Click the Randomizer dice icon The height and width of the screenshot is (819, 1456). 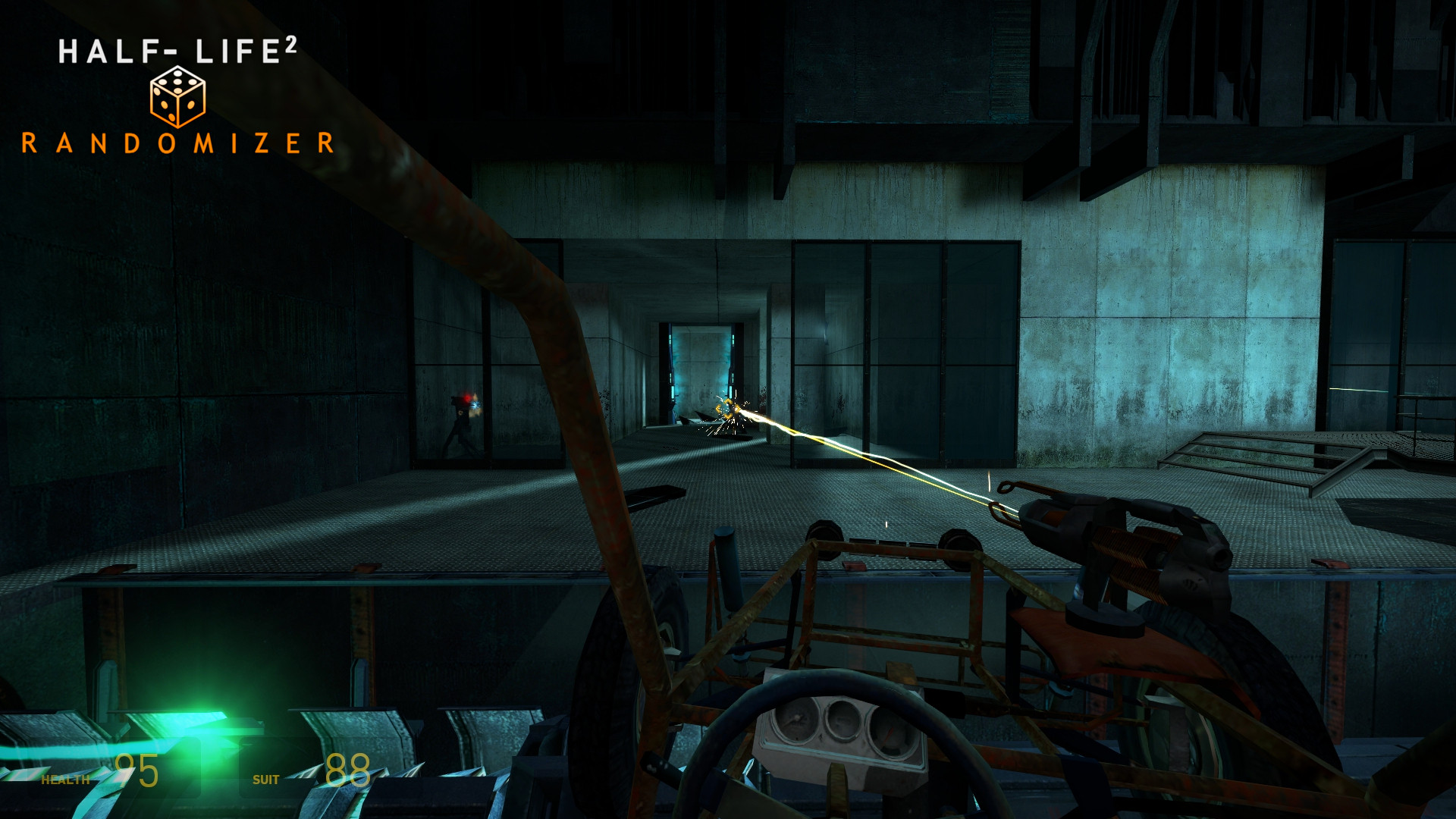[178, 97]
